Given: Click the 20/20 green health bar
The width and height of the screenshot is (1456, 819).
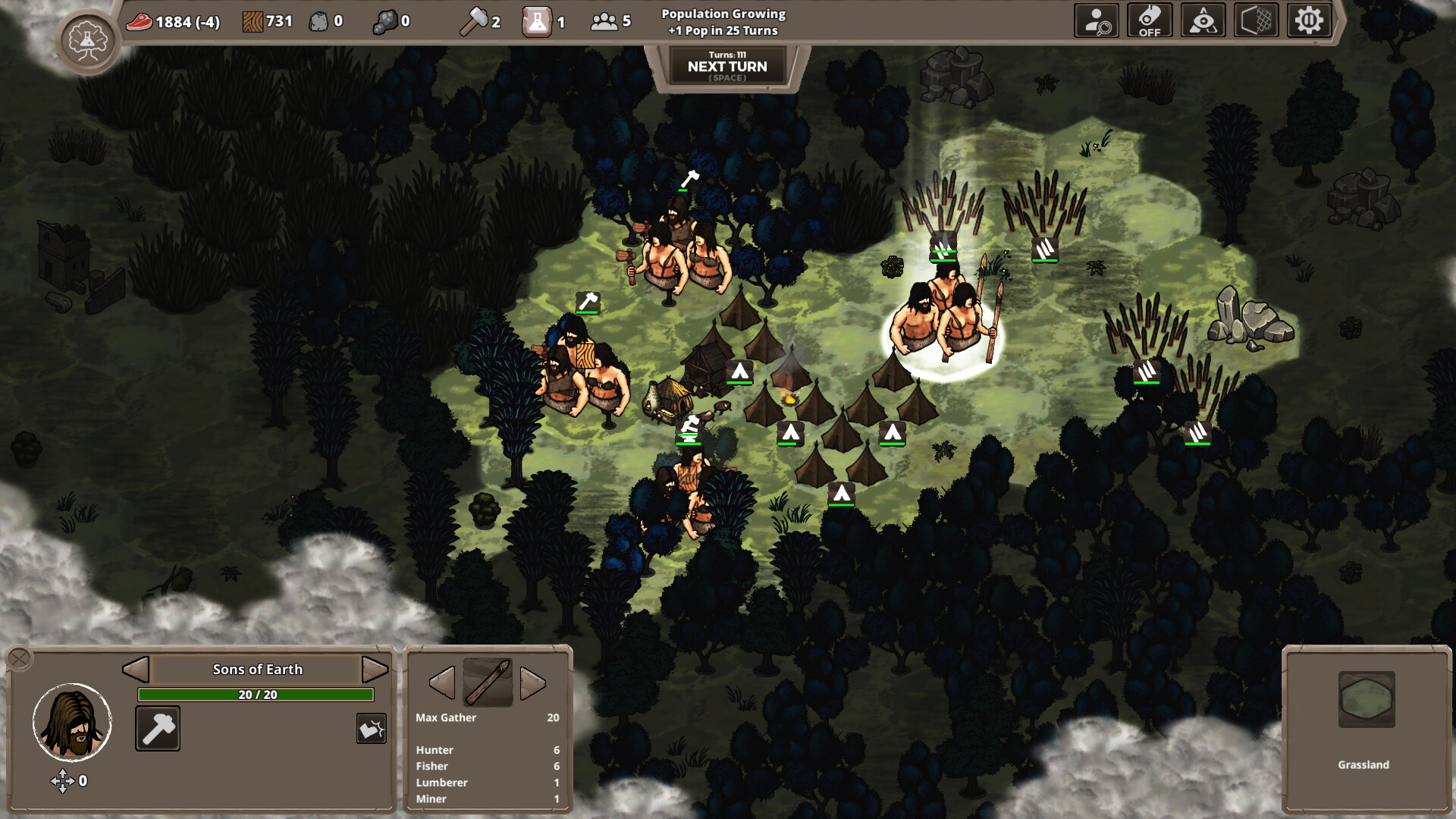Looking at the screenshot, I should click(x=255, y=693).
